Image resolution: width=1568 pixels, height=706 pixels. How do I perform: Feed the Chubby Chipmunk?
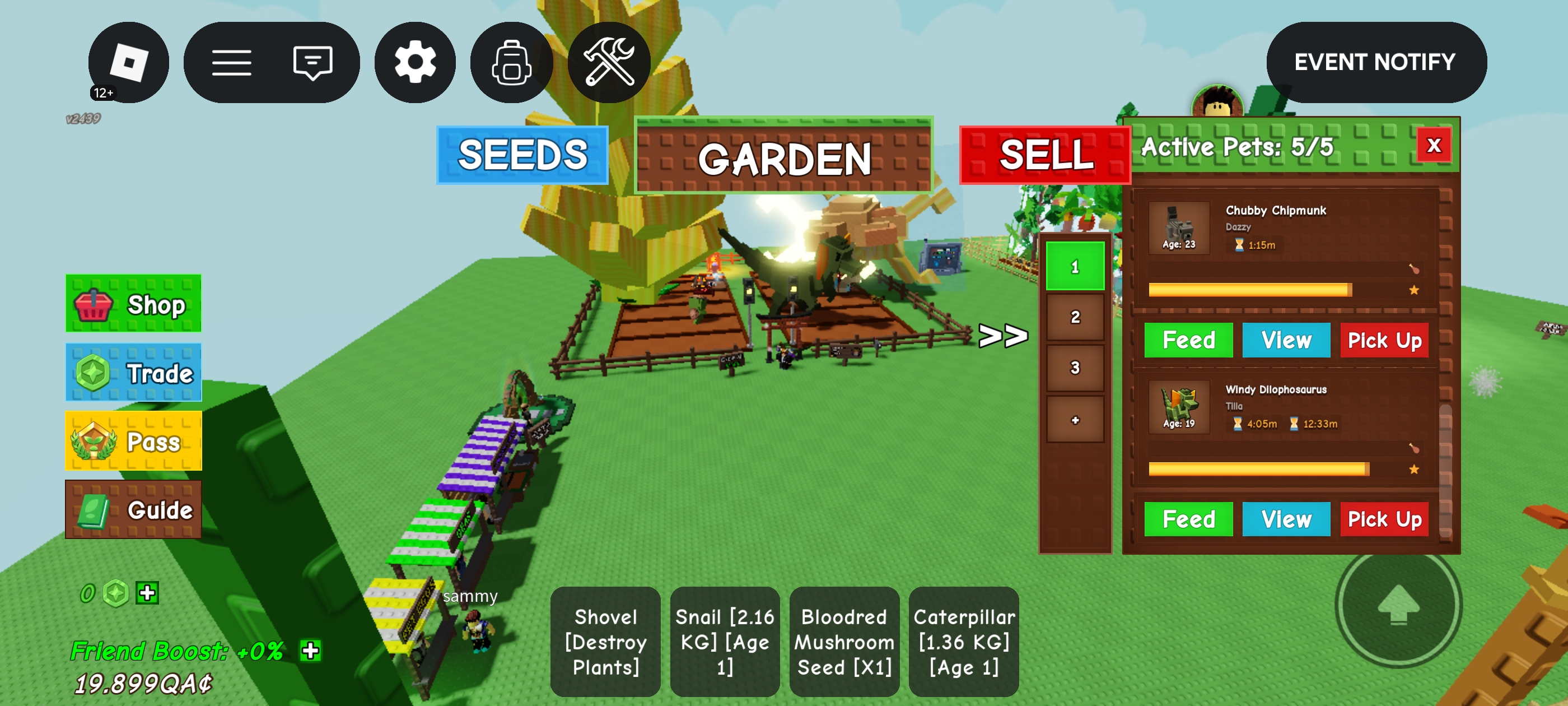click(1188, 340)
